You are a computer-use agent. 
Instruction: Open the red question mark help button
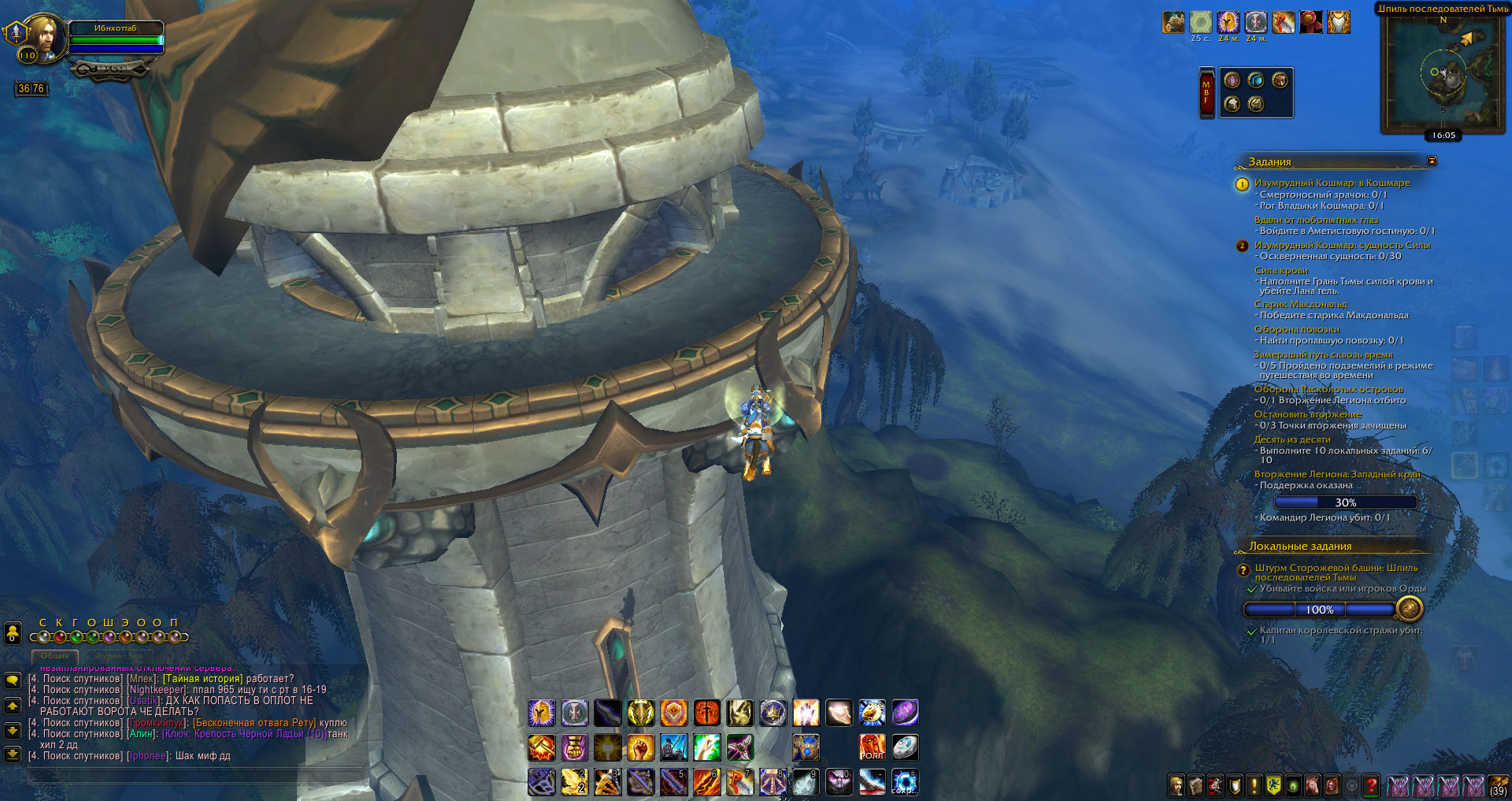tap(1371, 785)
